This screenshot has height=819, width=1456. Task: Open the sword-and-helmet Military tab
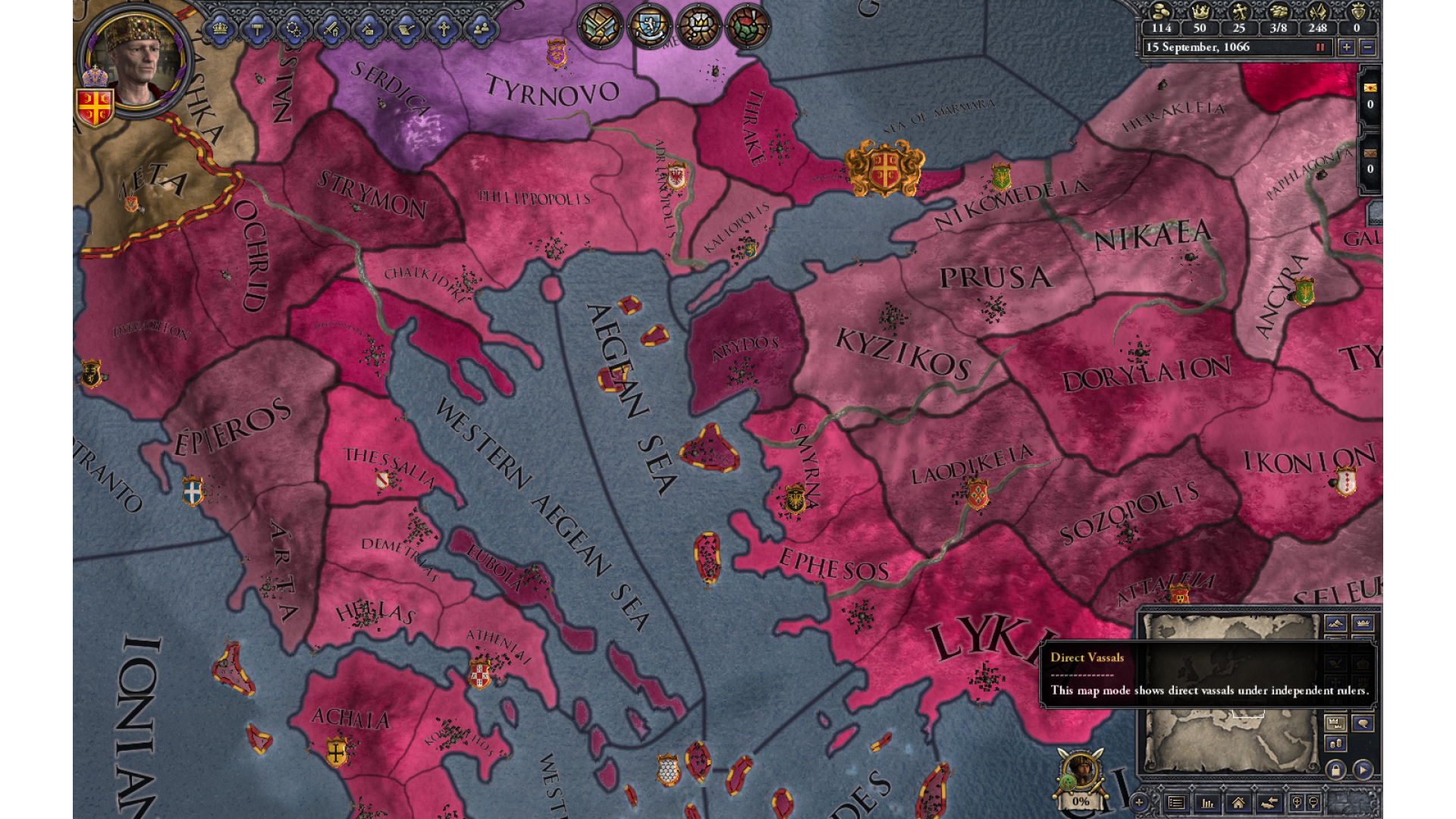(x=331, y=29)
